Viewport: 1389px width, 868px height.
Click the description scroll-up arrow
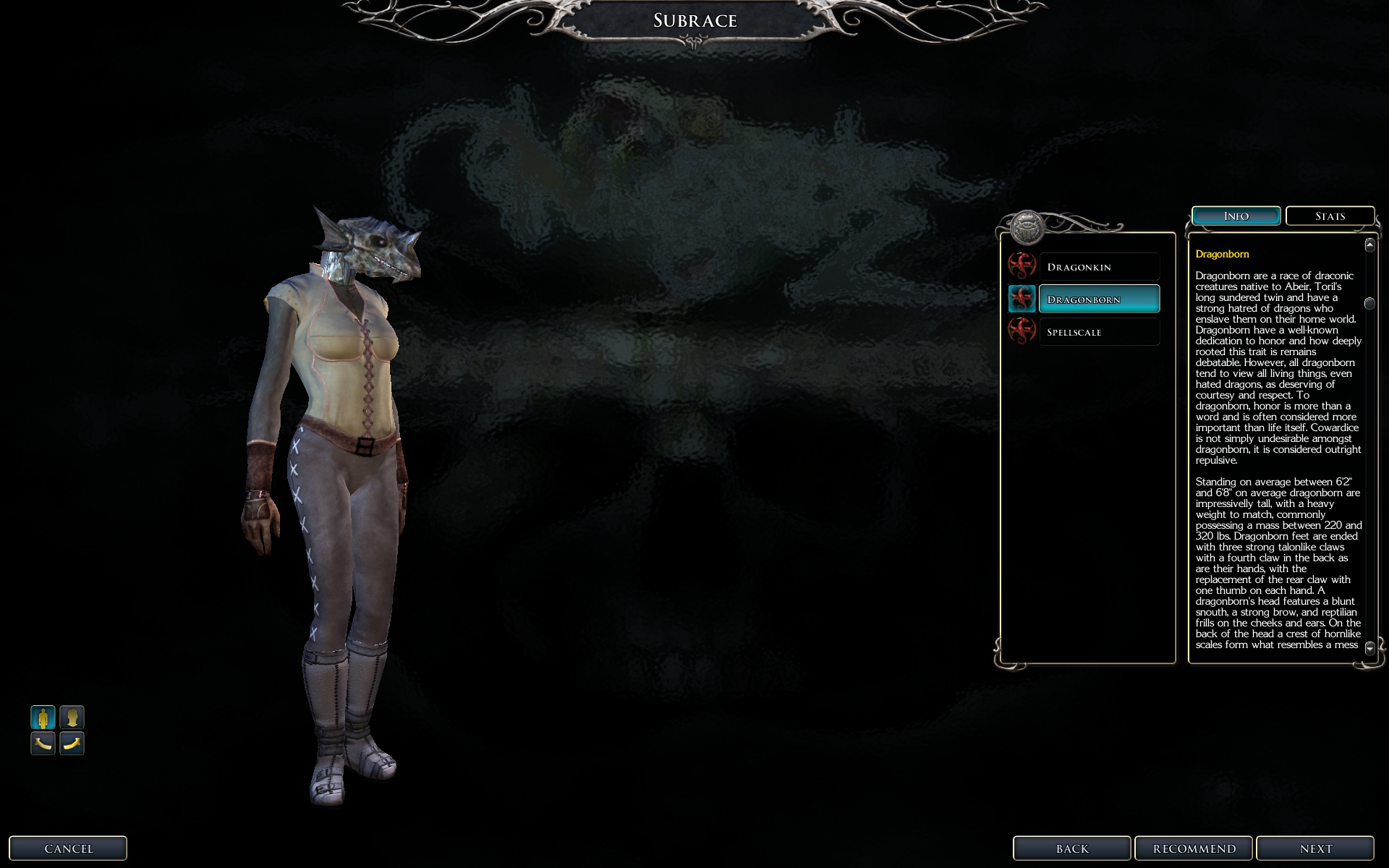1369,245
